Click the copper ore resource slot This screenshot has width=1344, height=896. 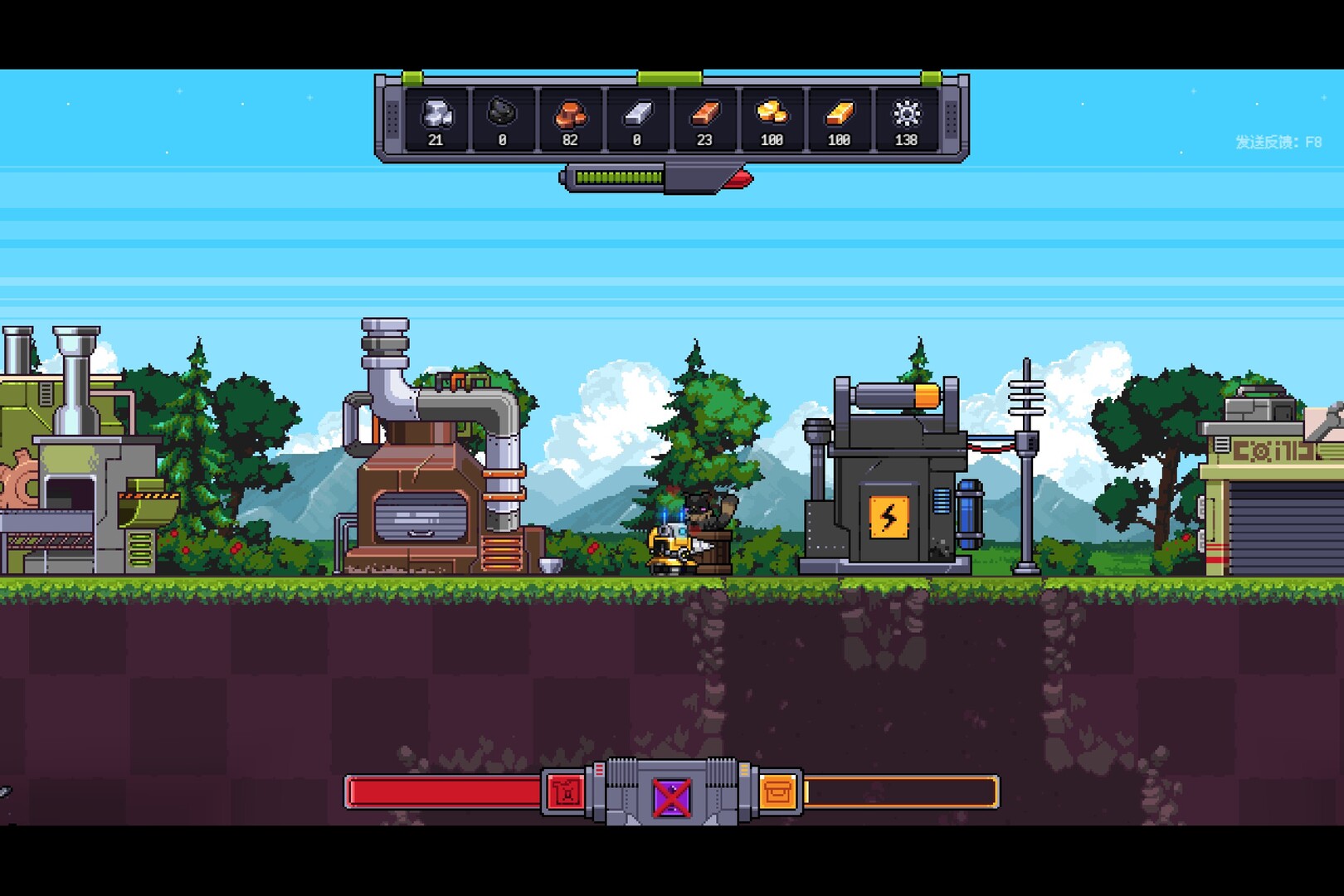[x=570, y=119]
